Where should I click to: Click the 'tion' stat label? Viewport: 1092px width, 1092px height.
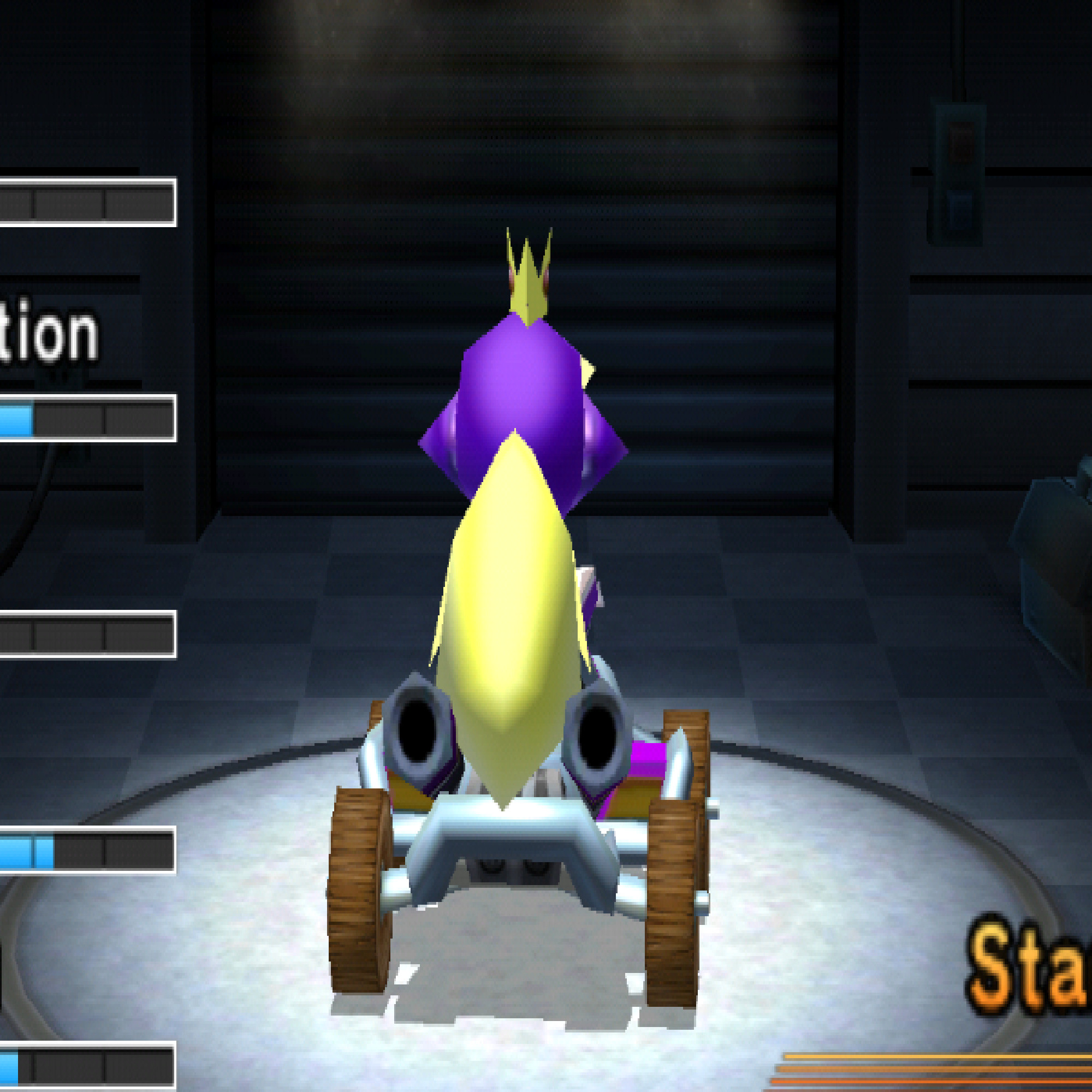tap(48, 336)
